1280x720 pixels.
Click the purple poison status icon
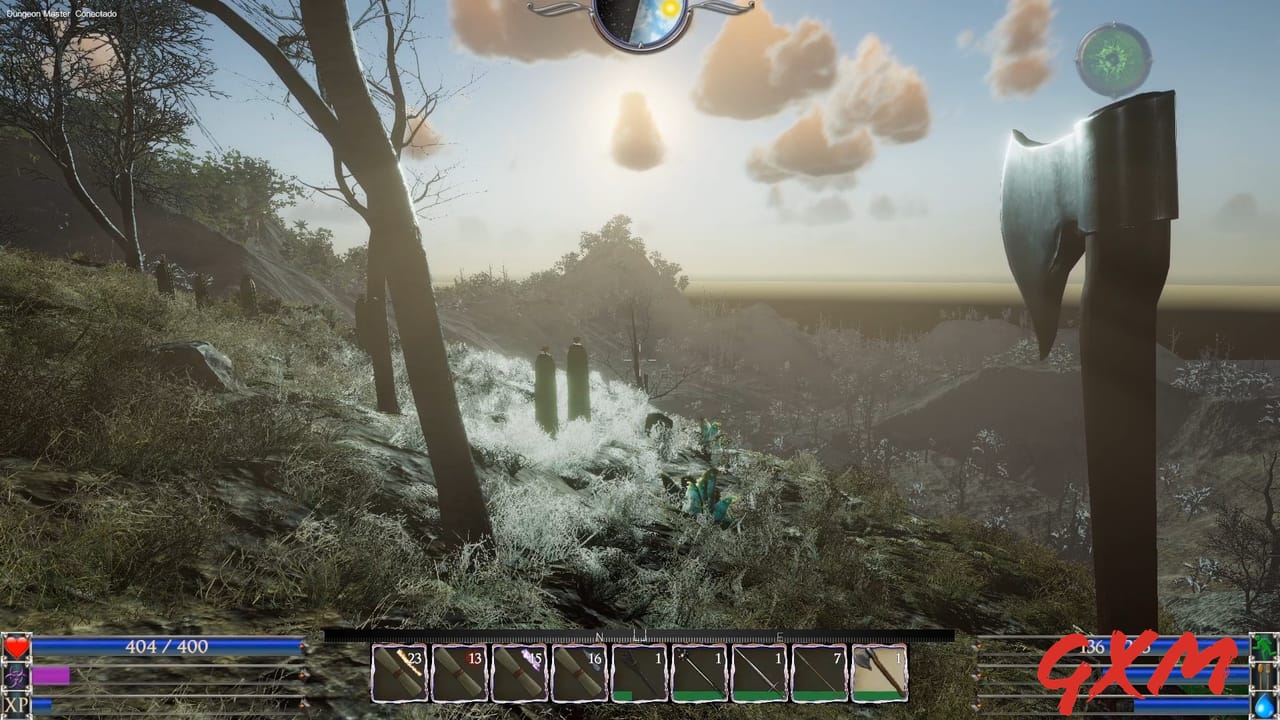click(x=16, y=677)
